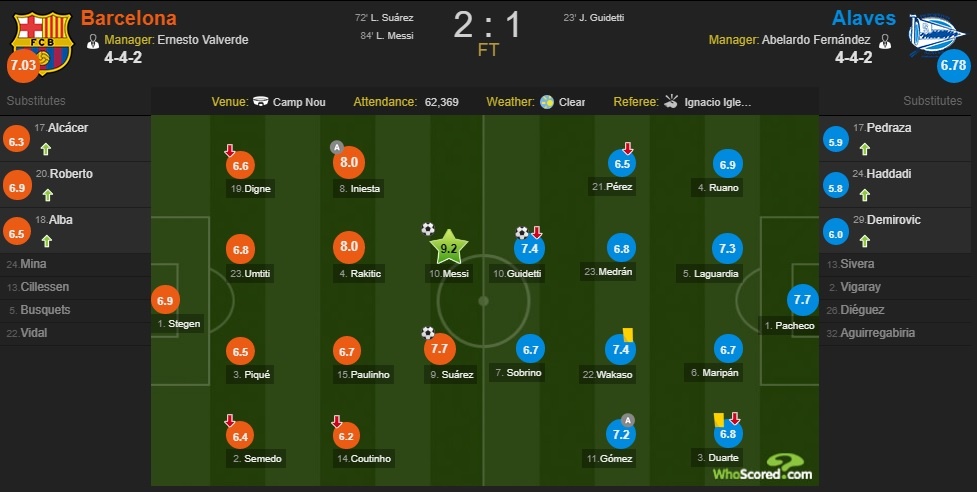This screenshot has height=492, width=977.
Task: Open the Barcelona team name link
Action: (x=128, y=18)
